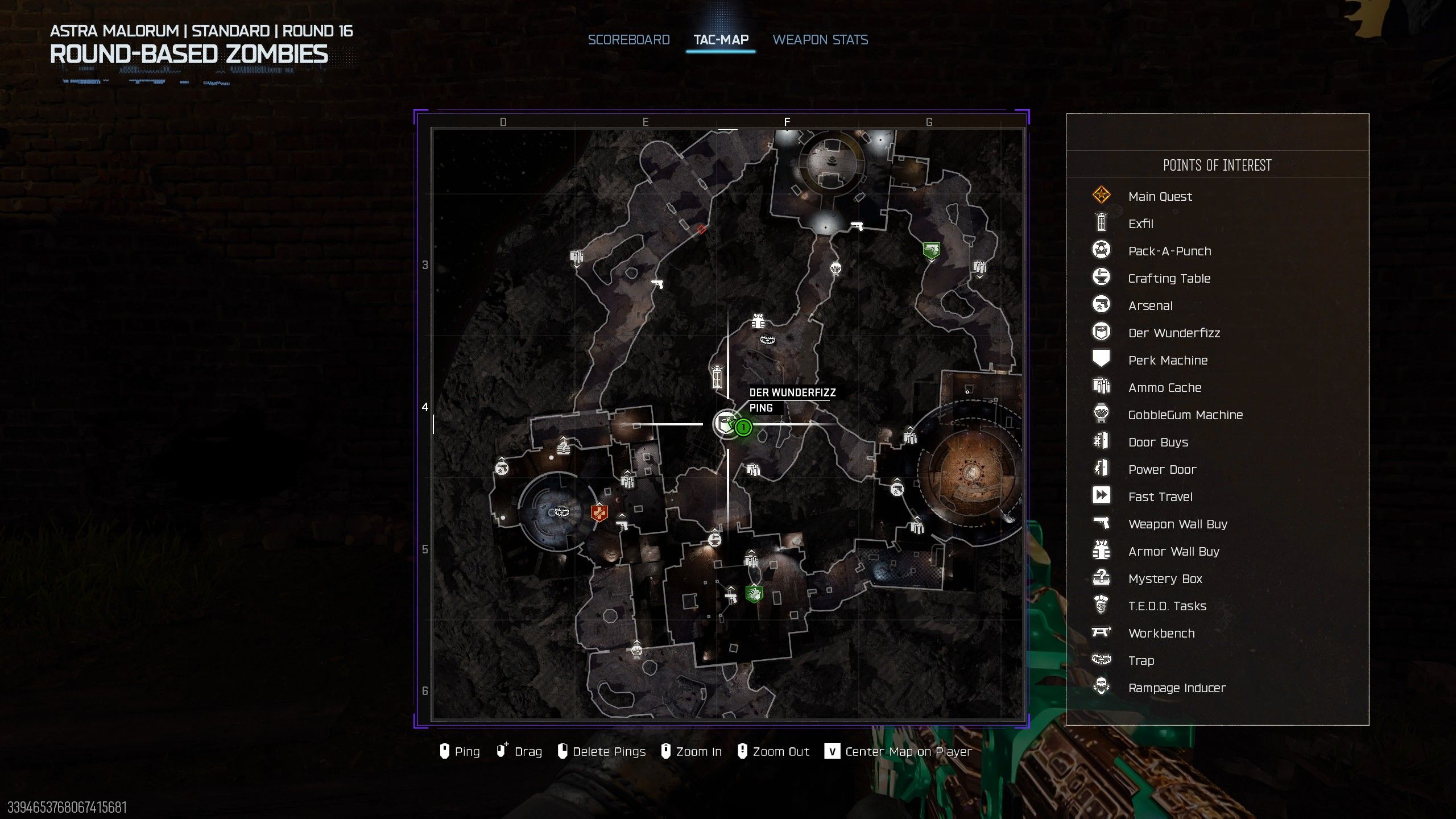Click the Der Wunderfizz ping marker on map
The height and width of the screenshot is (819, 1456).
point(726,424)
